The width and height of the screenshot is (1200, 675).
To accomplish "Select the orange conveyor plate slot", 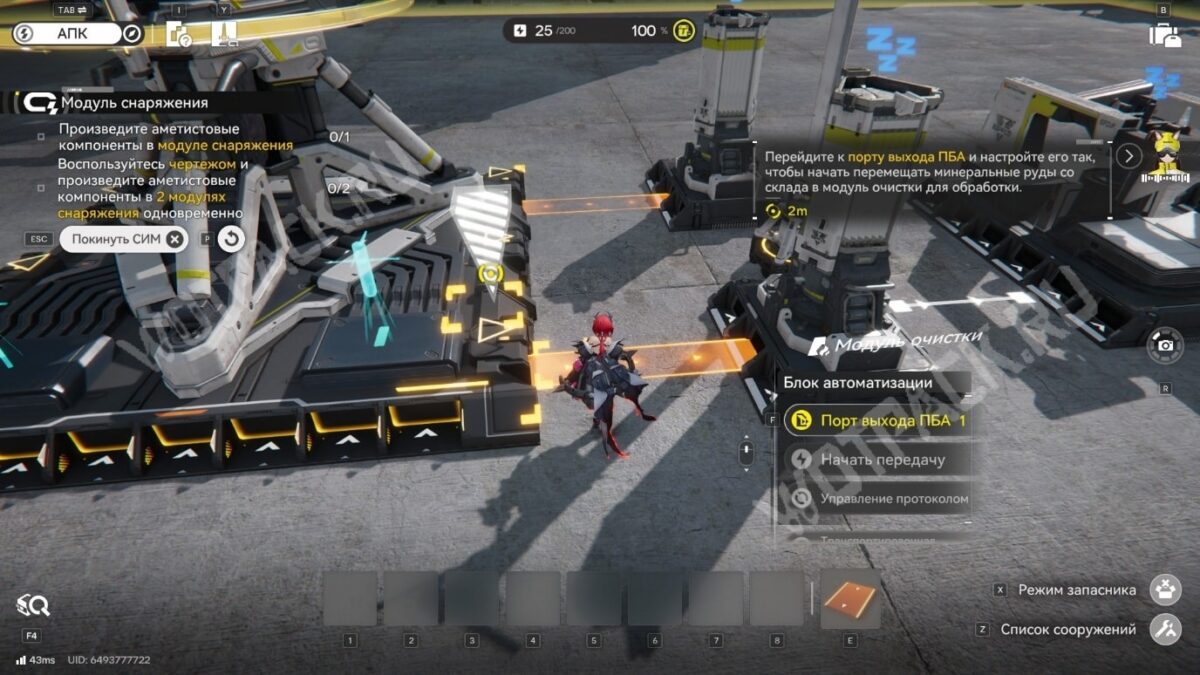I will pos(850,599).
